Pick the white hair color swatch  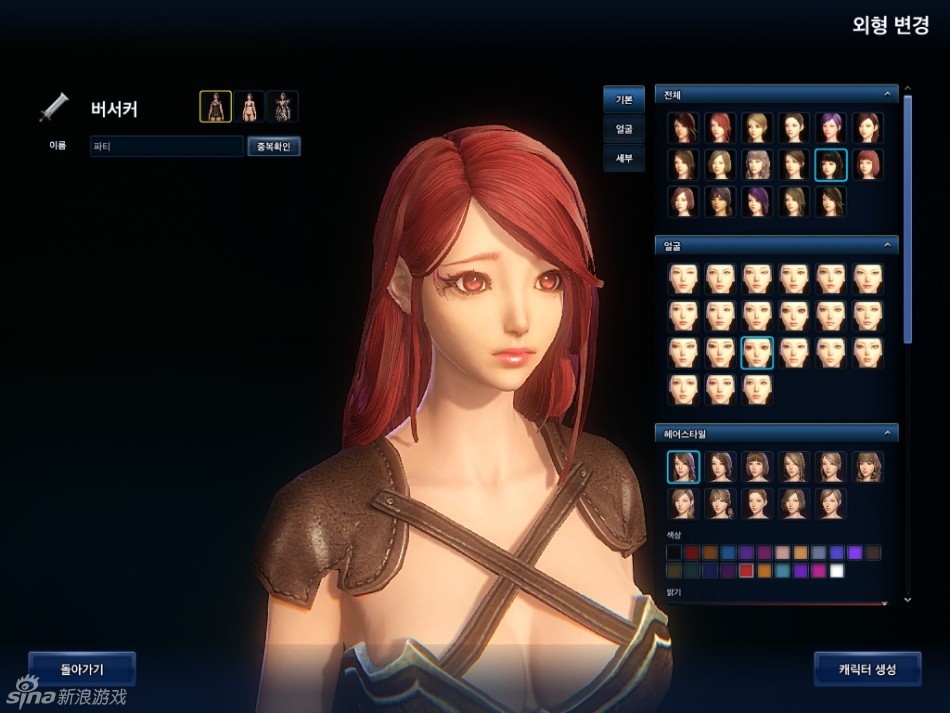tap(837, 571)
